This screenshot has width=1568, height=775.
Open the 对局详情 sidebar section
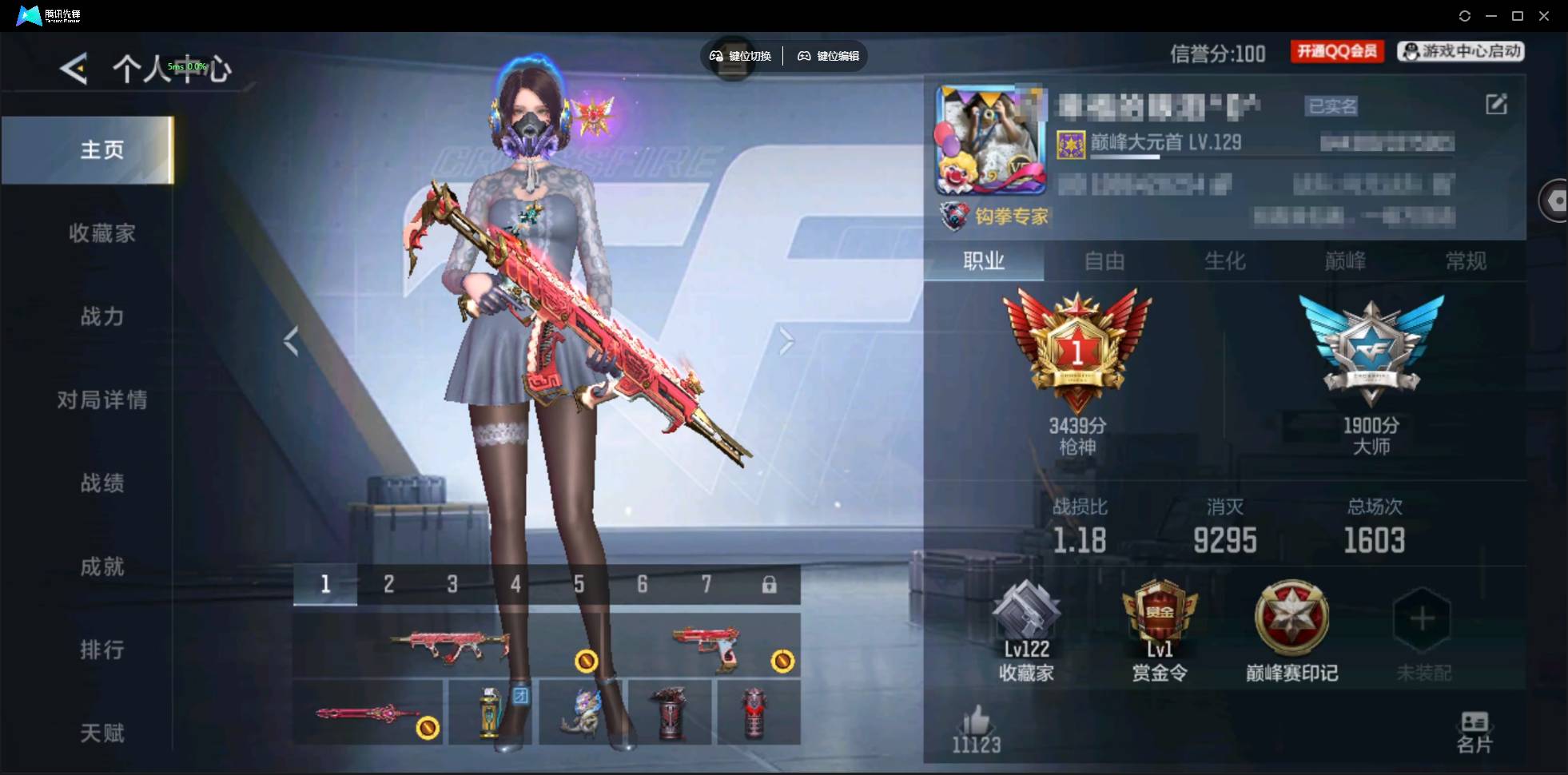click(x=102, y=399)
